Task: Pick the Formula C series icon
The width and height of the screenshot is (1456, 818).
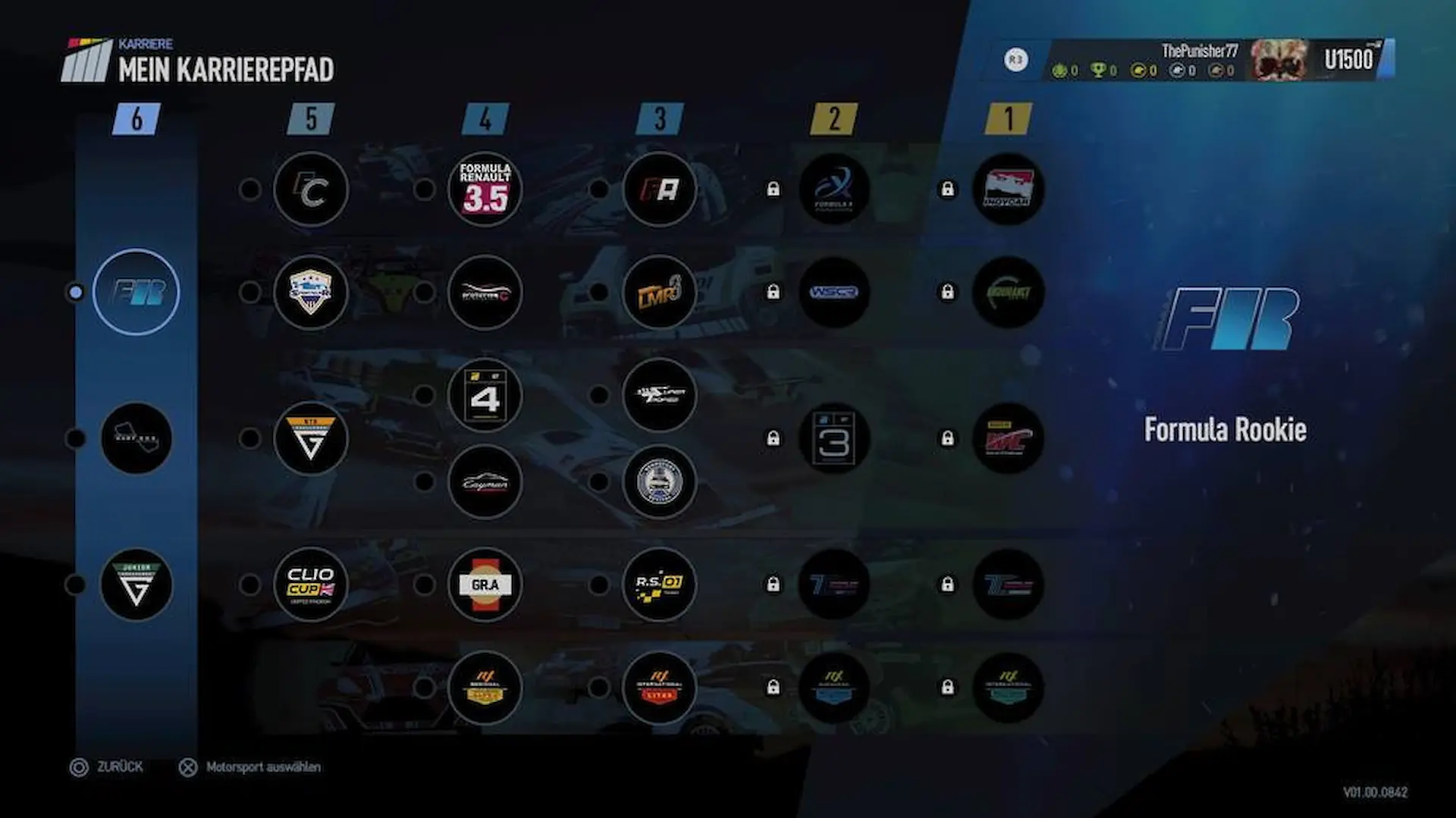Action: tap(311, 189)
